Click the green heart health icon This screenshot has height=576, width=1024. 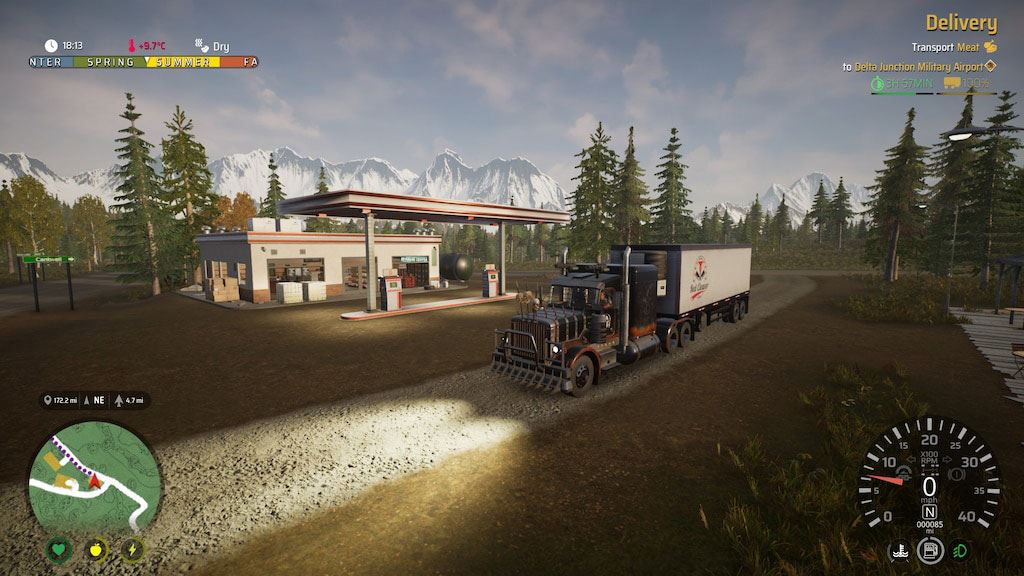pyautogui.click(x=59, y=550)
